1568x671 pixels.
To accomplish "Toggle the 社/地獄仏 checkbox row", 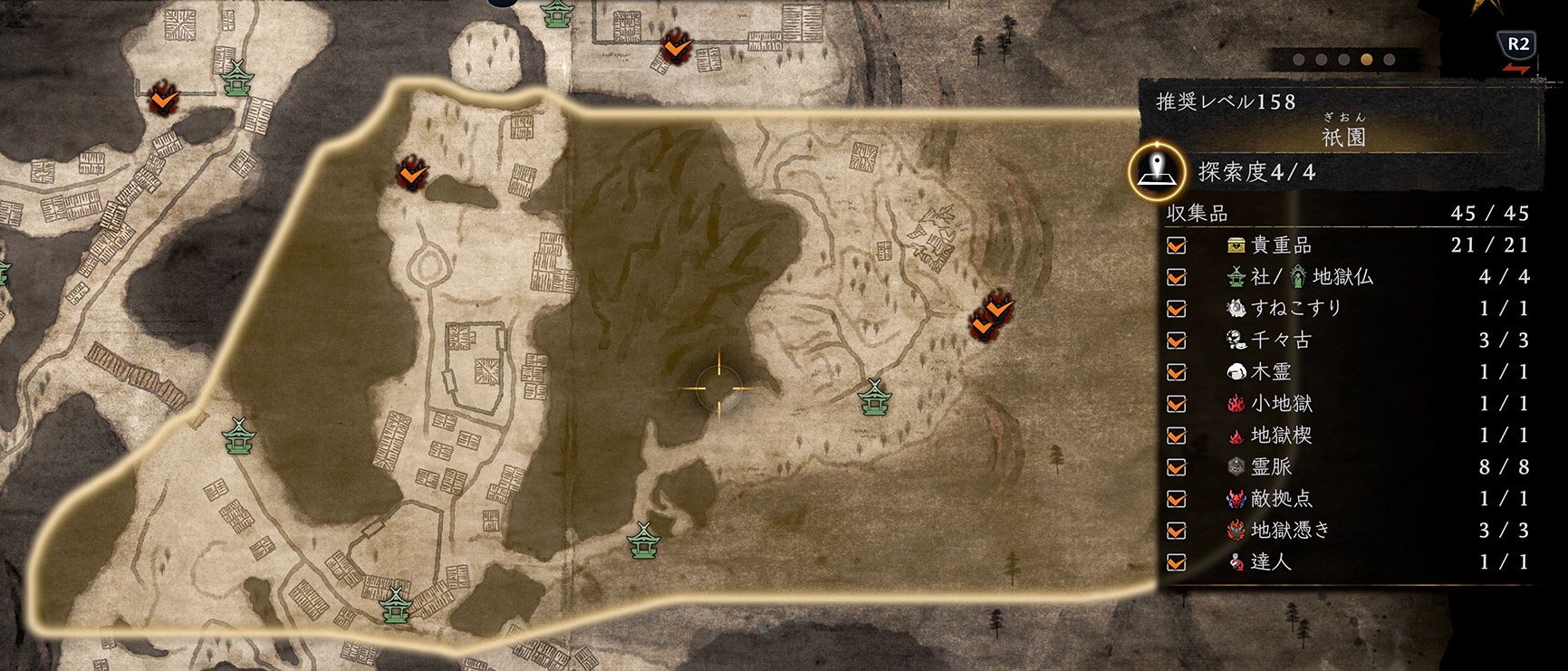I will 1177,277.
